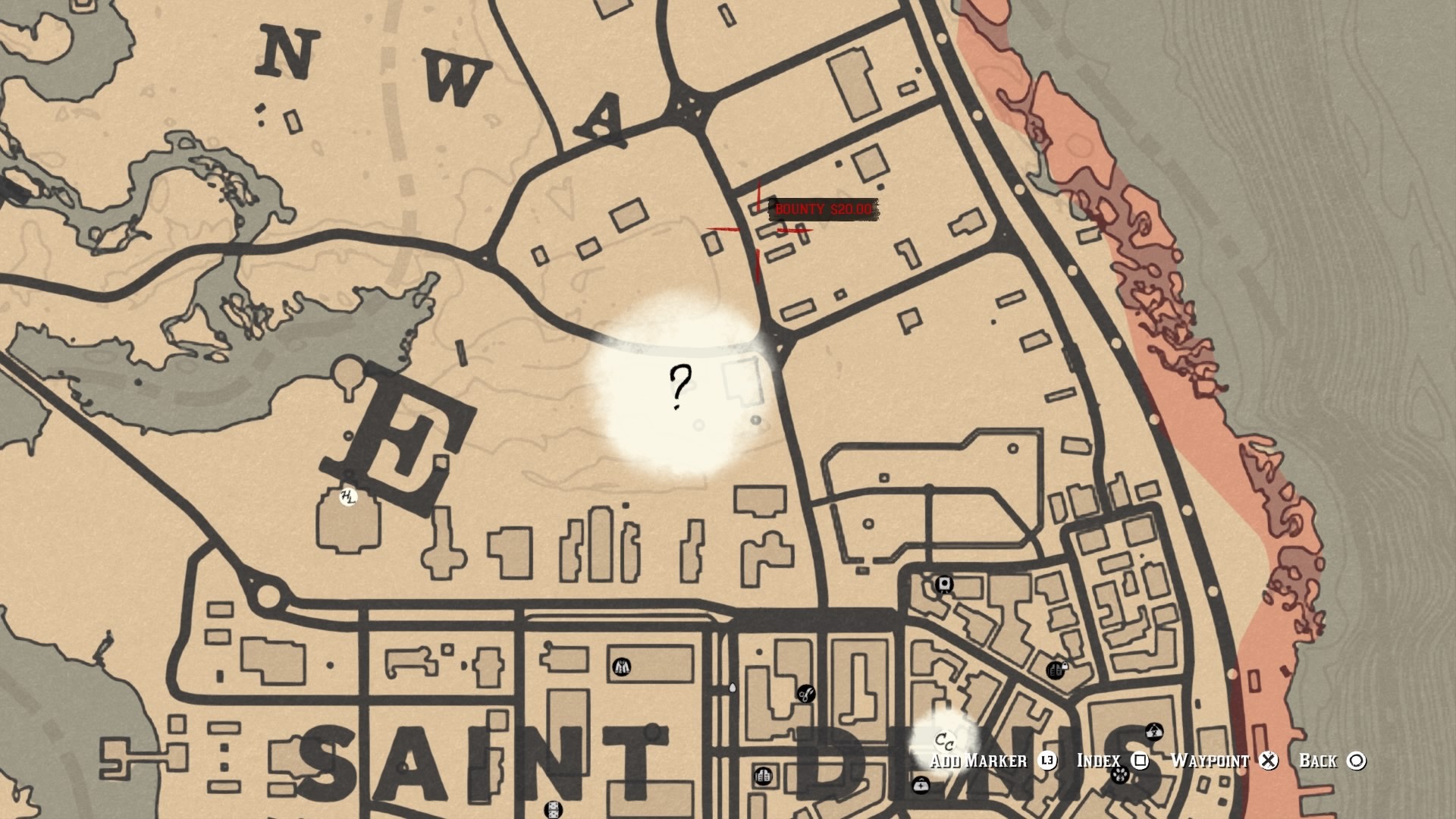Click the tailor's jacket shop icon
The width and height of the screenshot is (1456, 819).
point(622,667)
